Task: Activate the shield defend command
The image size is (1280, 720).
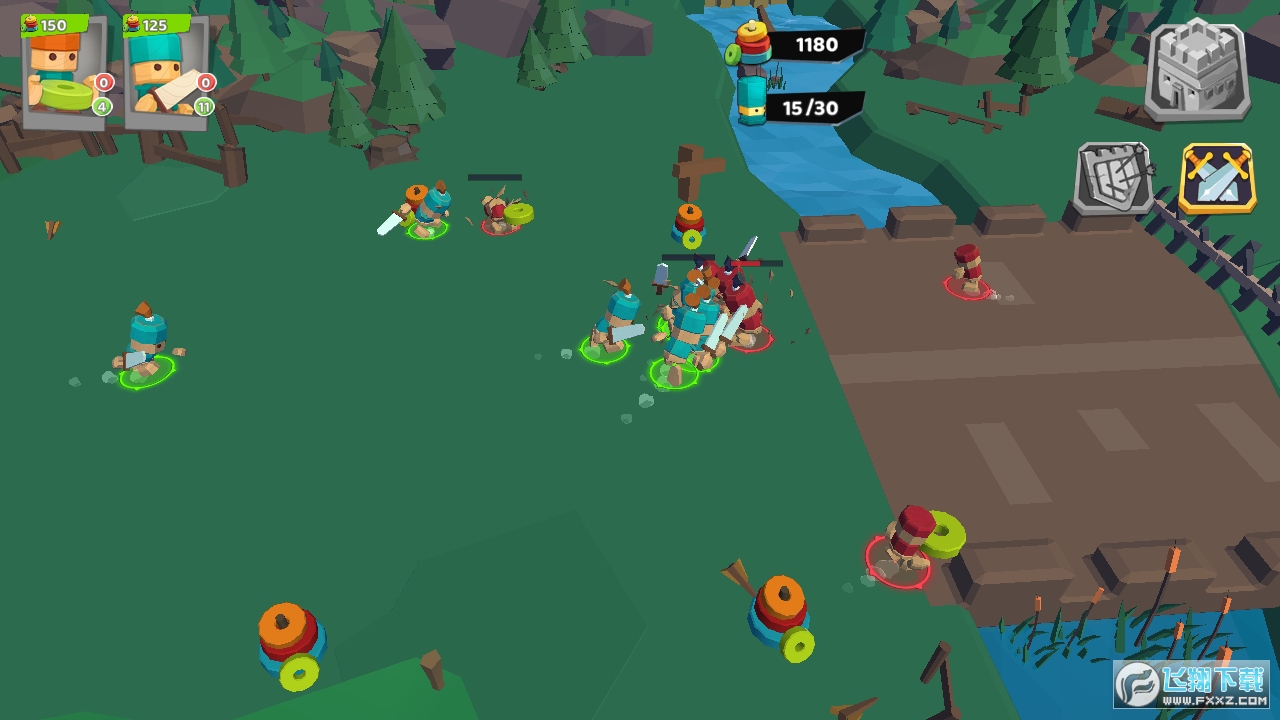Action: tap(1113, 178)
